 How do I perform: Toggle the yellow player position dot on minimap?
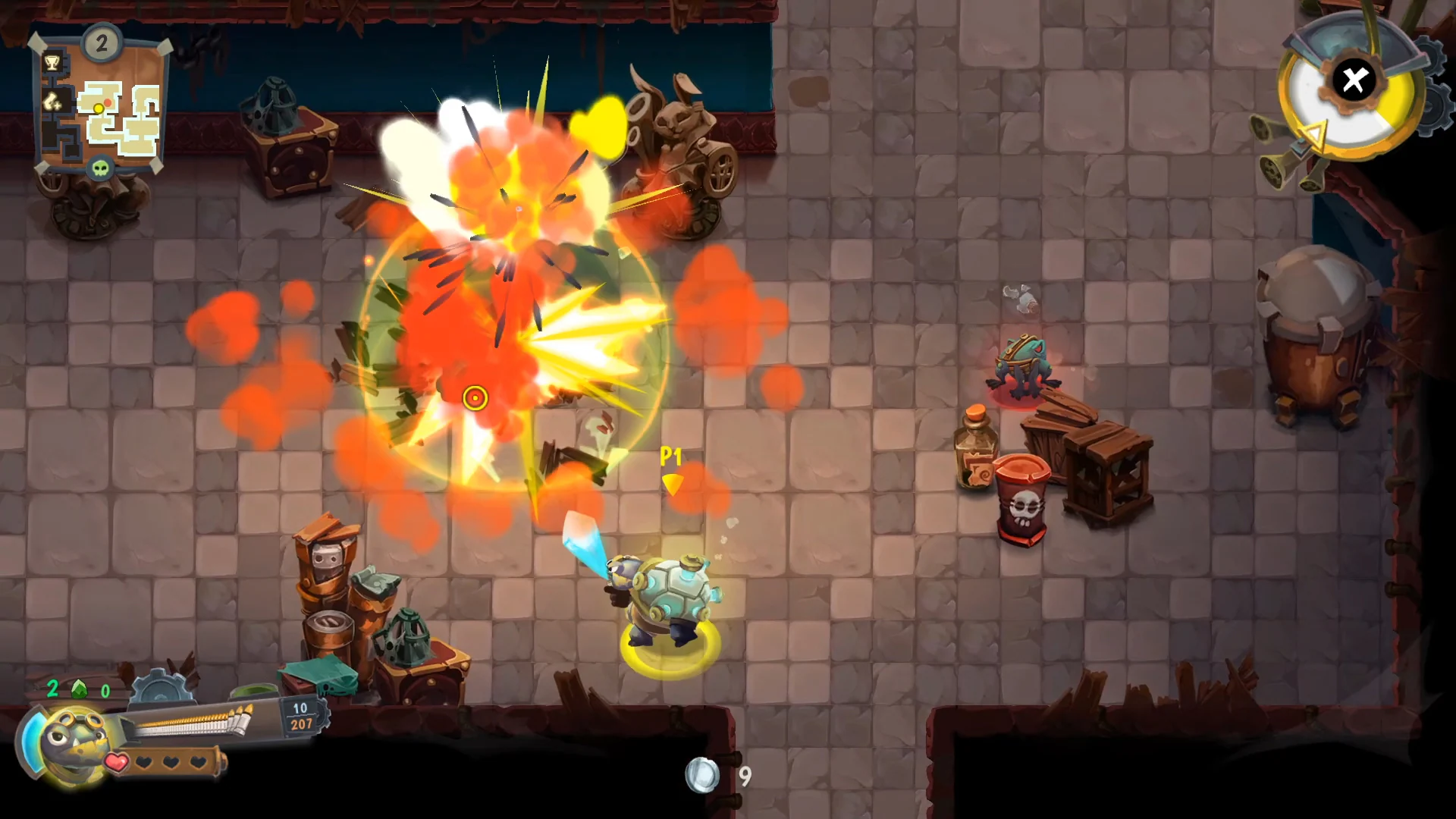98,108
